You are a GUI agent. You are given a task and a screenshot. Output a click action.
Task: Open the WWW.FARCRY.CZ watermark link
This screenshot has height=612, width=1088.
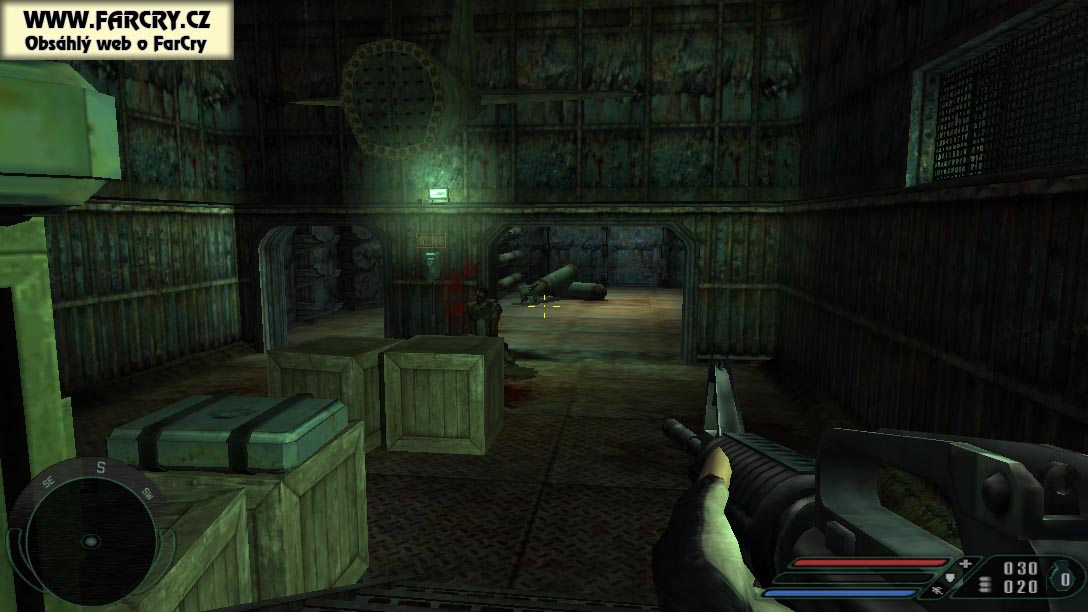coord(117,18)
